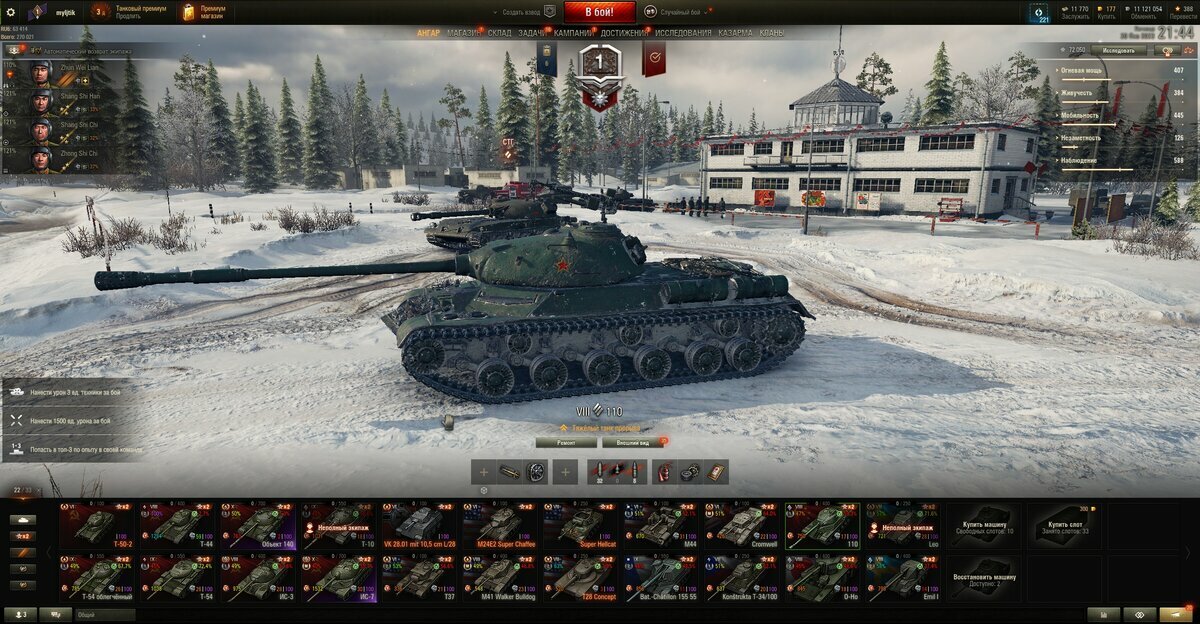Open the ЗАДАЧИ tab
The width and height of the screenshot is (1200, 624).
click(x=532, y=33)
